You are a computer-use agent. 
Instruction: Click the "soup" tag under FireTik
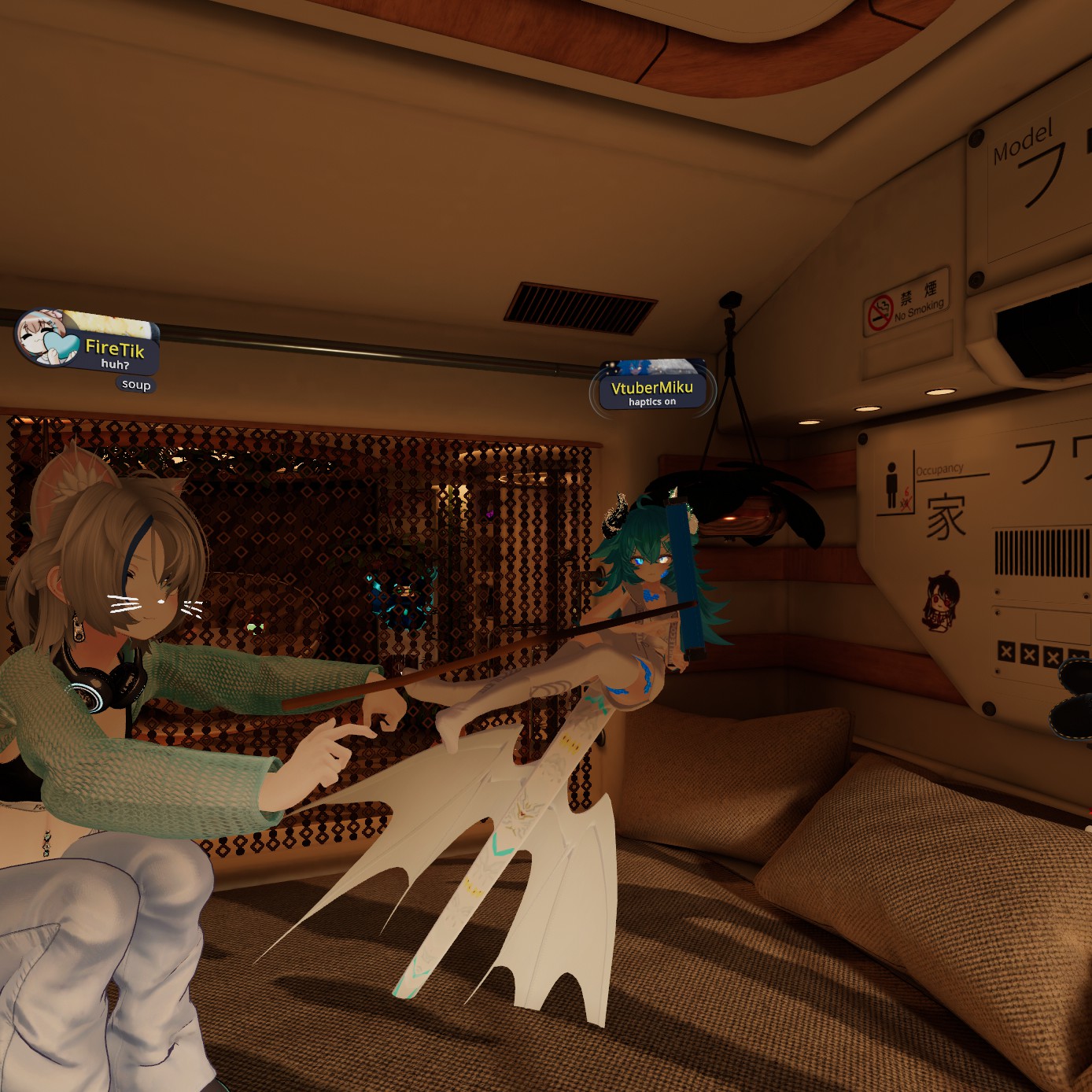[136, 385]
